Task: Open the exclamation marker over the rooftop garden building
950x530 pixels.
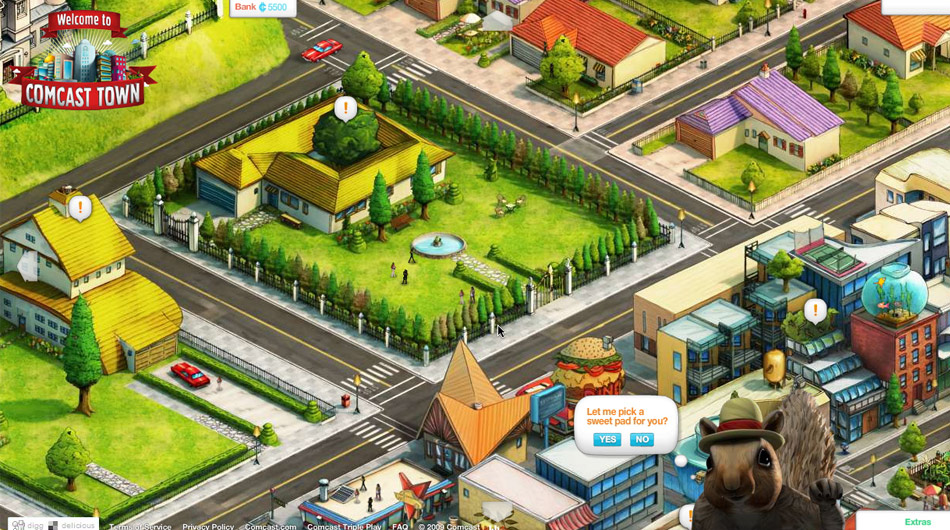Action: [x=815, y=310]
